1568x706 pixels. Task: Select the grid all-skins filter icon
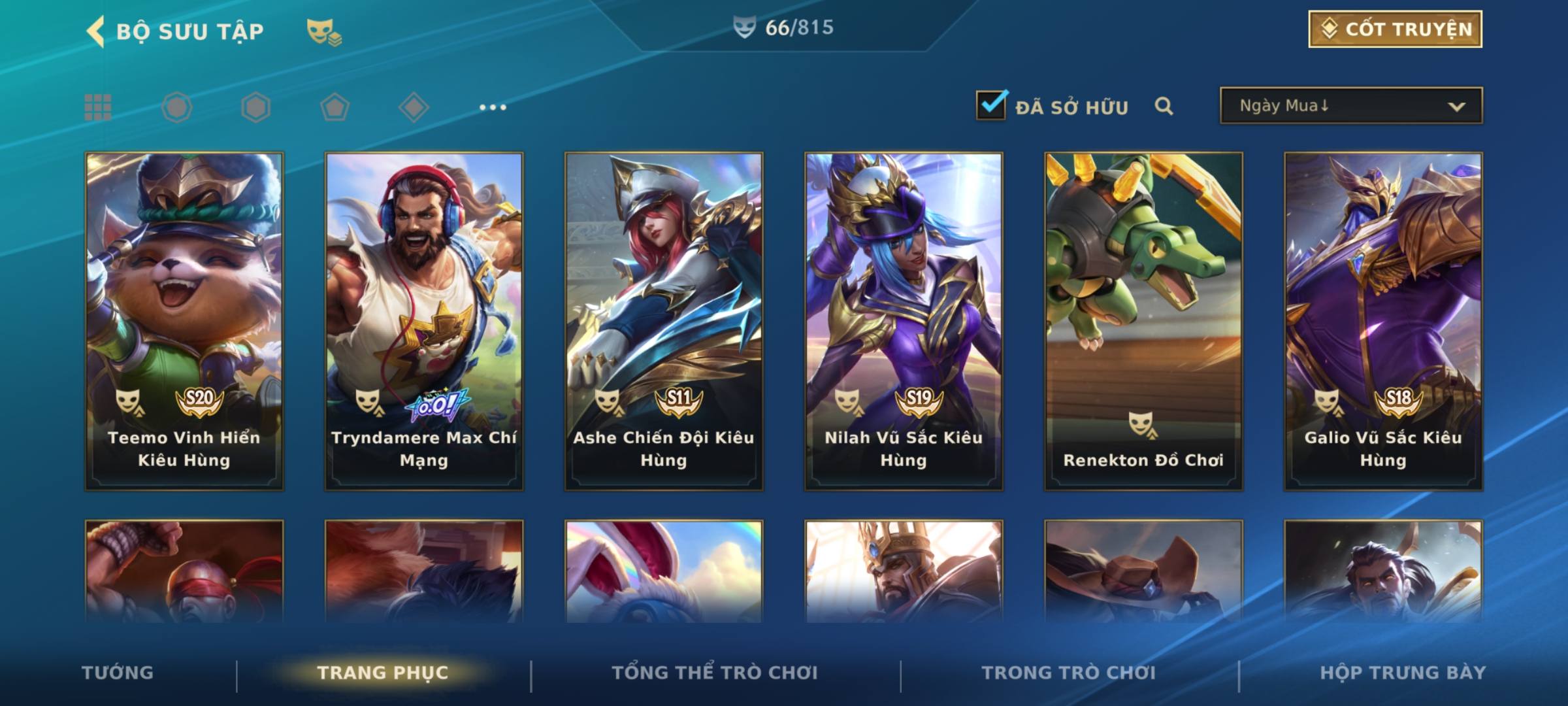click(x=98, y=107)
